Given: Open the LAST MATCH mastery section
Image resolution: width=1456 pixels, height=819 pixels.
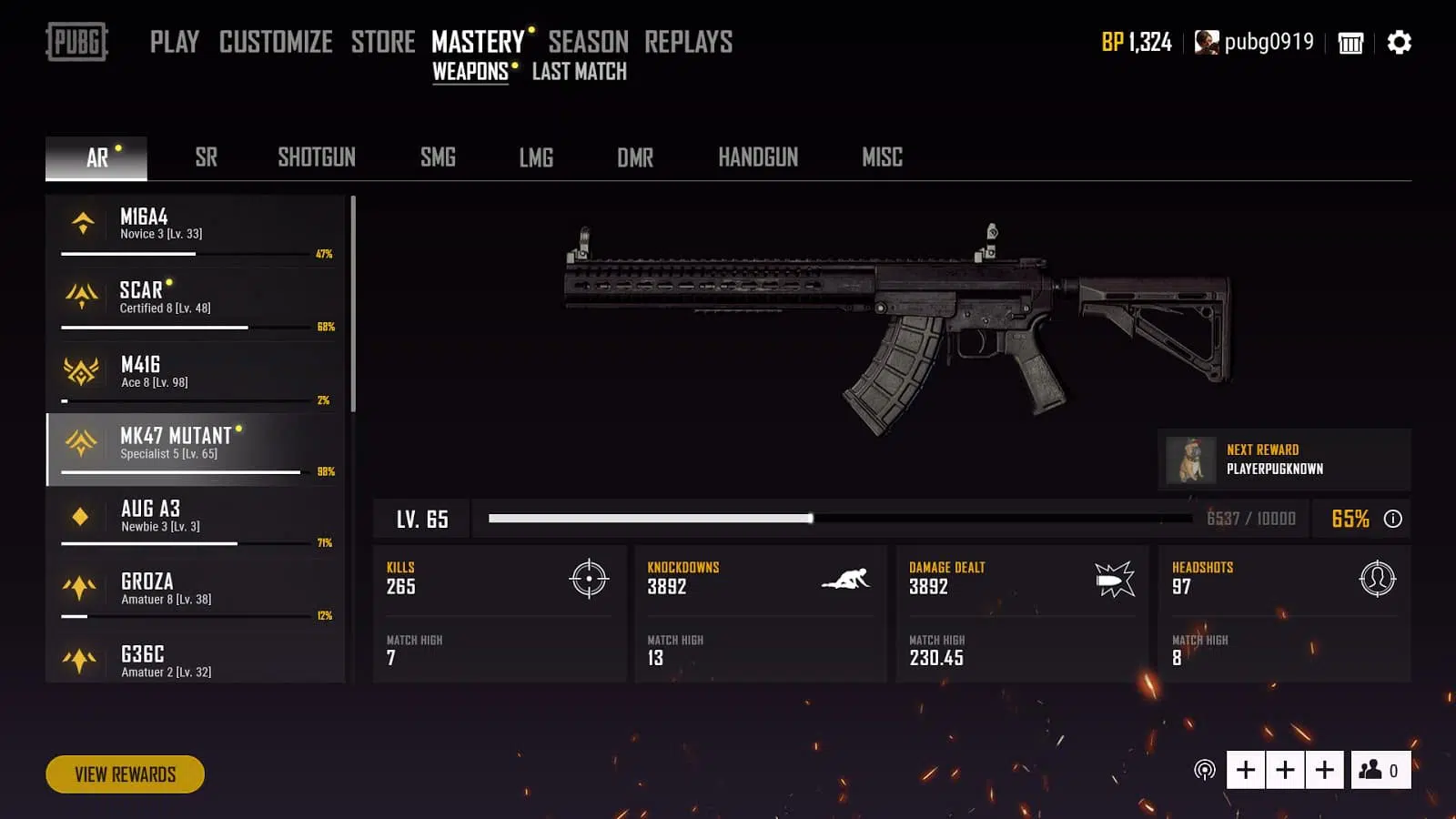Looking at the screenshot, I should click(x=579, y=71).
